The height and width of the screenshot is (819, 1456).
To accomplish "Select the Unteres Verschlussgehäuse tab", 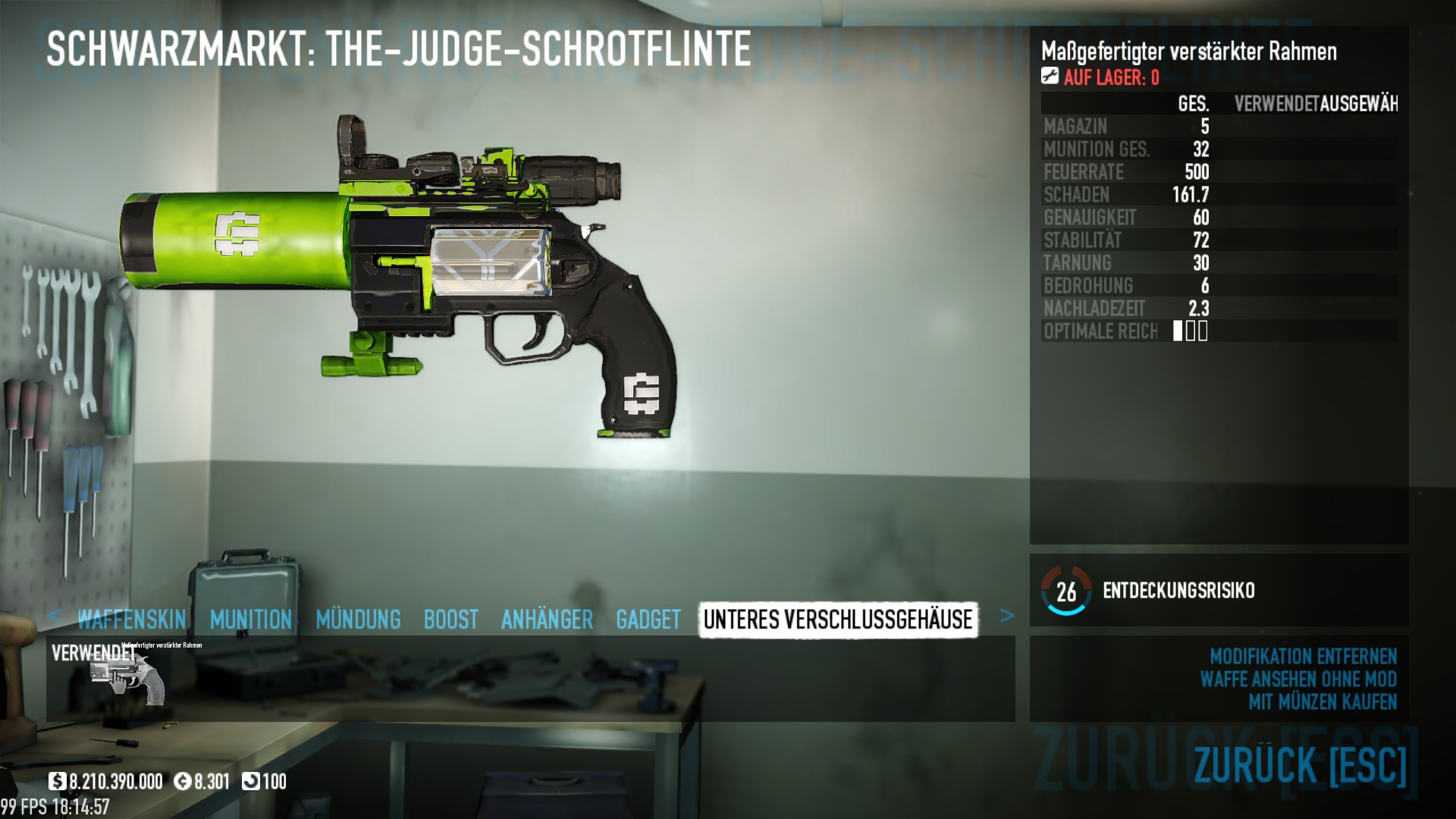I will [x=838, y=620].
